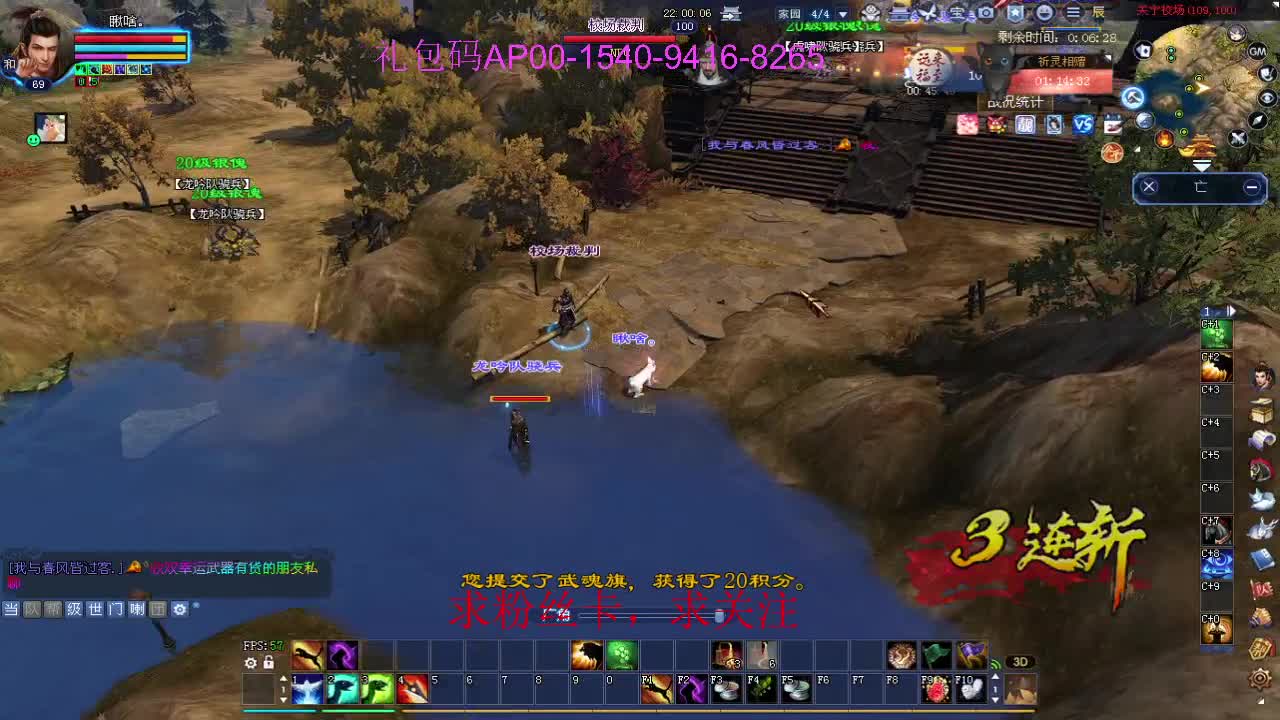Image resolution: width=1280 pixels, height=720 pixels.
Task: Click the VS arena icon in the buff row
Action: pos(1083,124)
